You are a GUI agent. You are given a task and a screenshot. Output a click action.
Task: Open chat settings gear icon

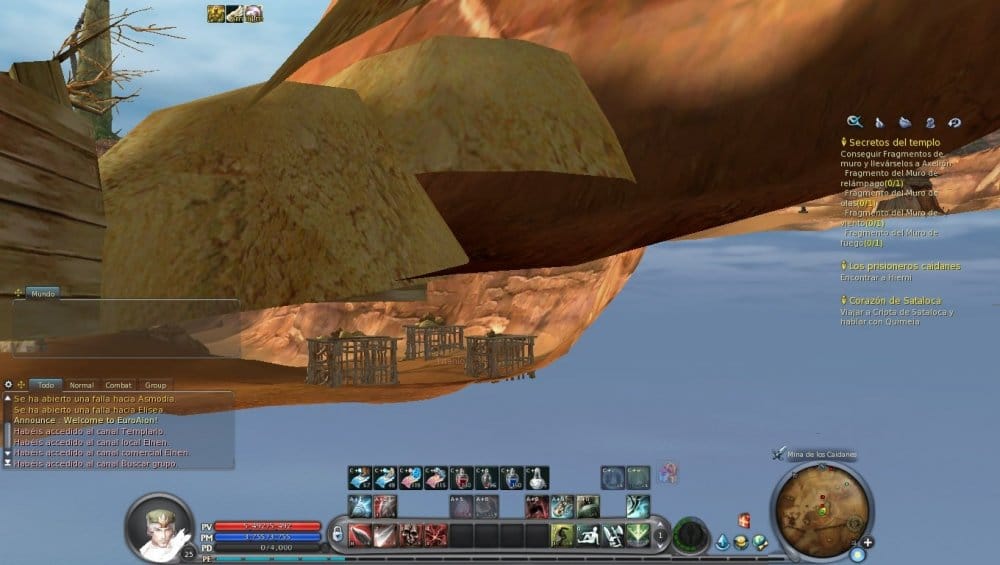[9, 384]
